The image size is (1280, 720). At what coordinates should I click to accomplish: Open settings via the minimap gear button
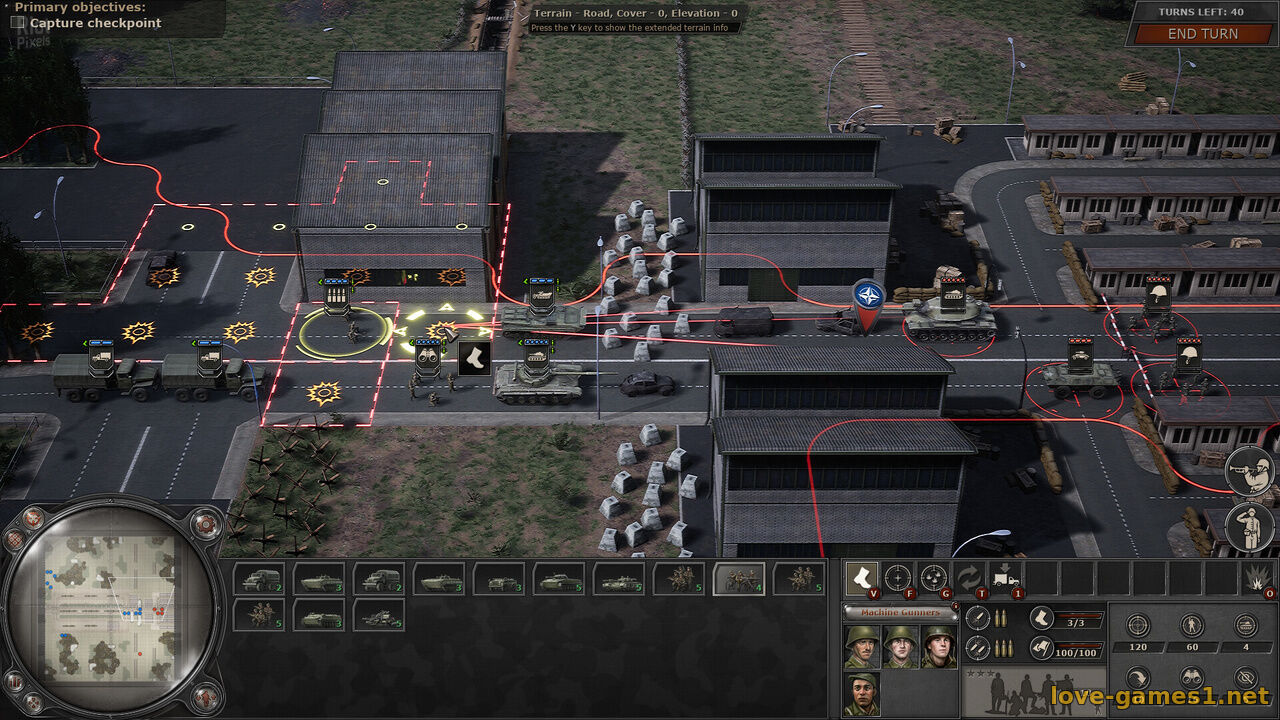(x=204, y=522)
